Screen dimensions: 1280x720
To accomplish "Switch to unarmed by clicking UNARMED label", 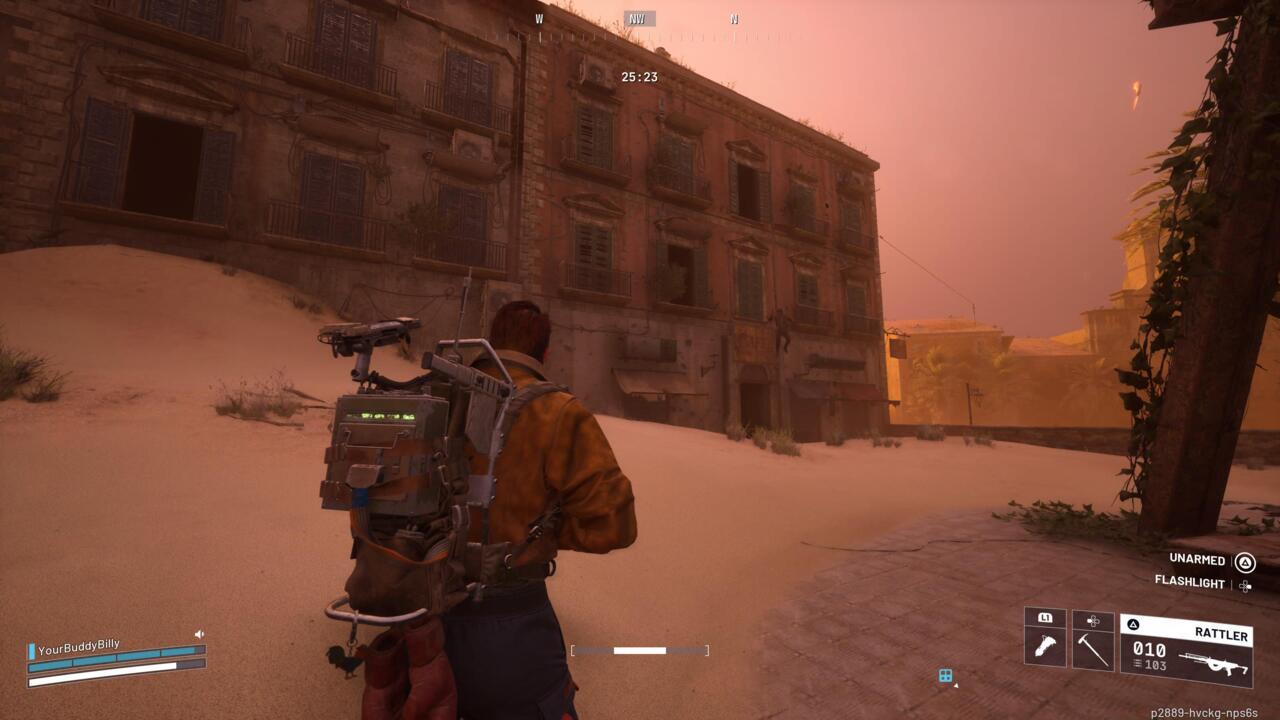I will pos(1197,560).
